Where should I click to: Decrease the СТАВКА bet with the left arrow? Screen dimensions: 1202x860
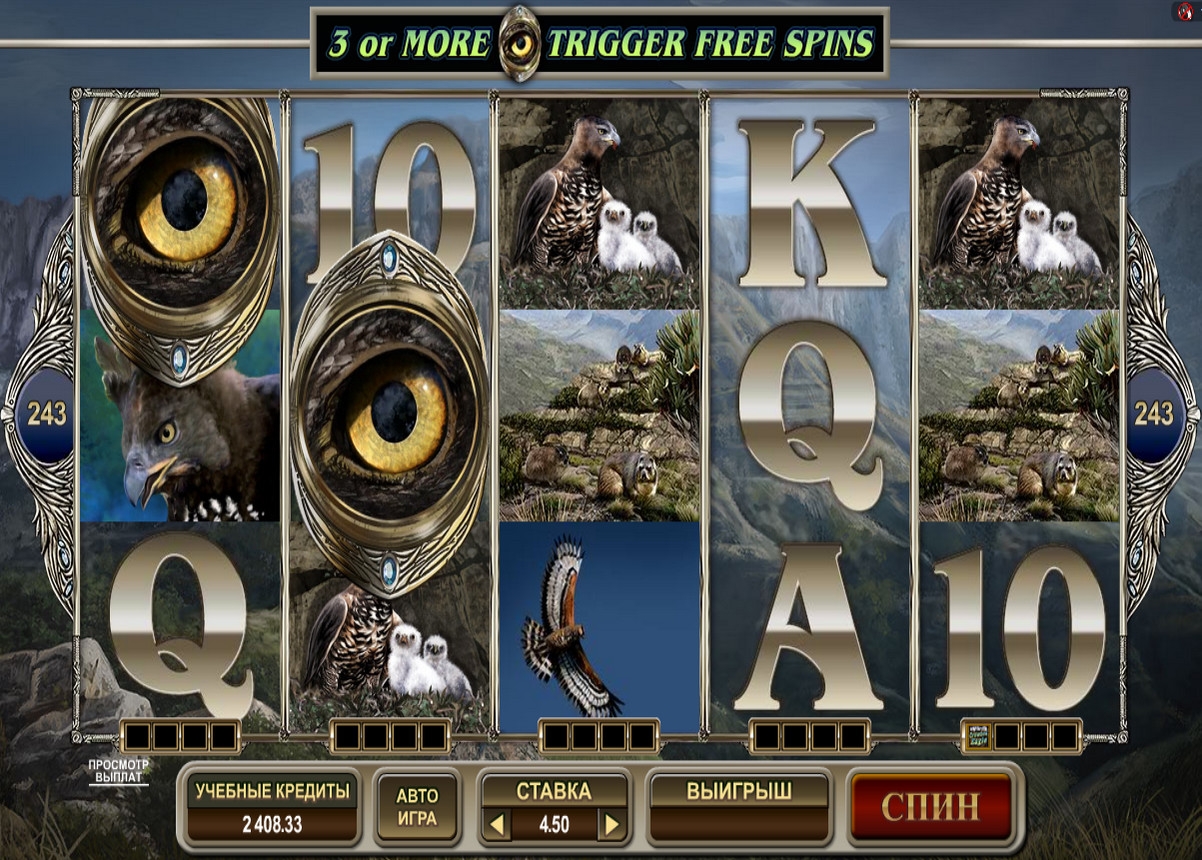pyautogui.click(x=497, y=825)
